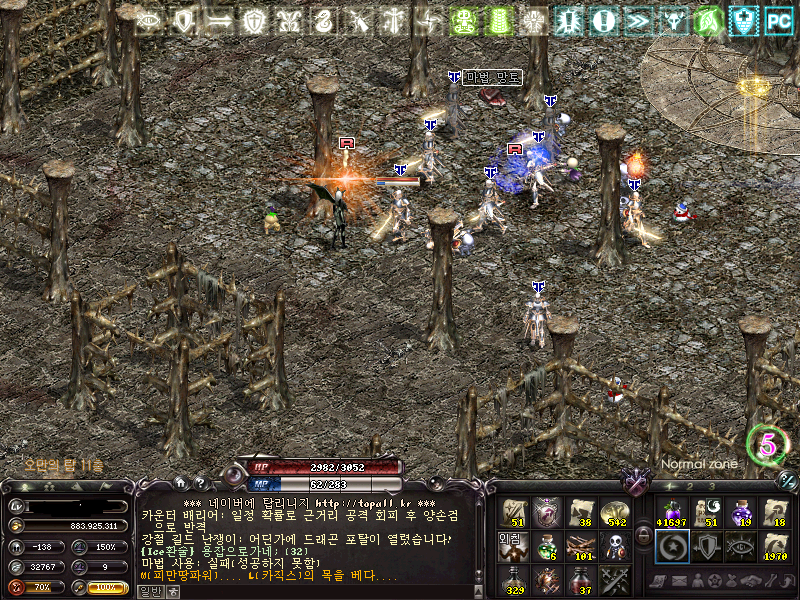Switch to hotbar page 2
Screen dimensions: 800x600
coord(689,486)
